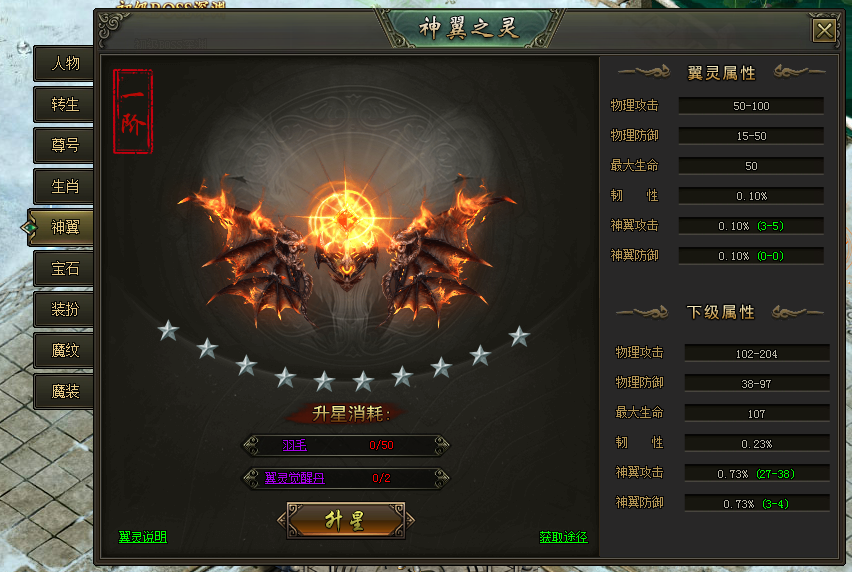
Task: Go to the 魔装 tab
Action: (x=65, y=391)
